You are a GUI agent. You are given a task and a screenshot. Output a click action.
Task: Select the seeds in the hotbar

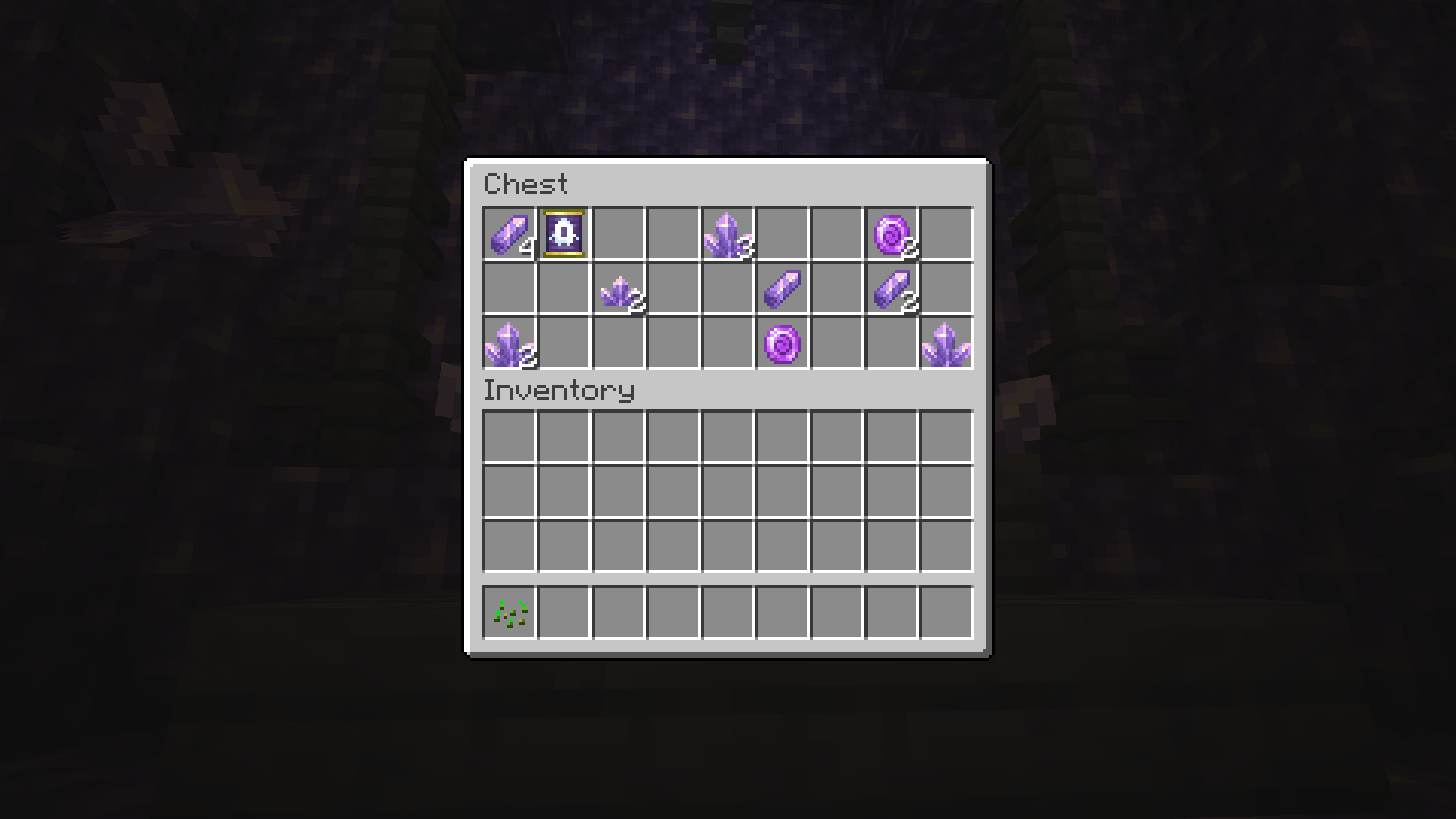tap(509, 613)
